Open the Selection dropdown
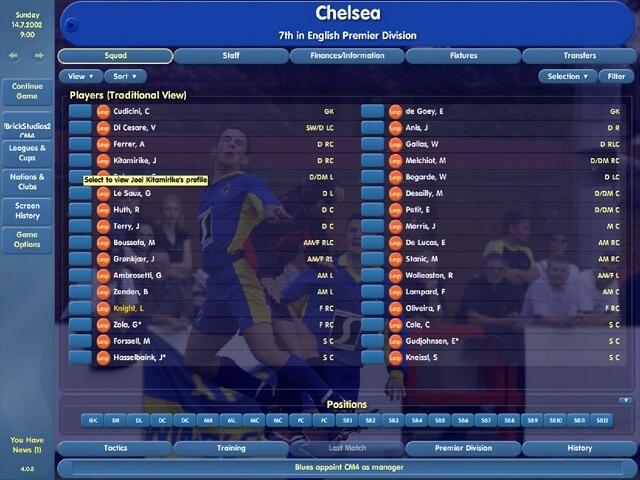The width and height of the screenshot is (640, 480). pyautogui.click(x=567, y=76)
